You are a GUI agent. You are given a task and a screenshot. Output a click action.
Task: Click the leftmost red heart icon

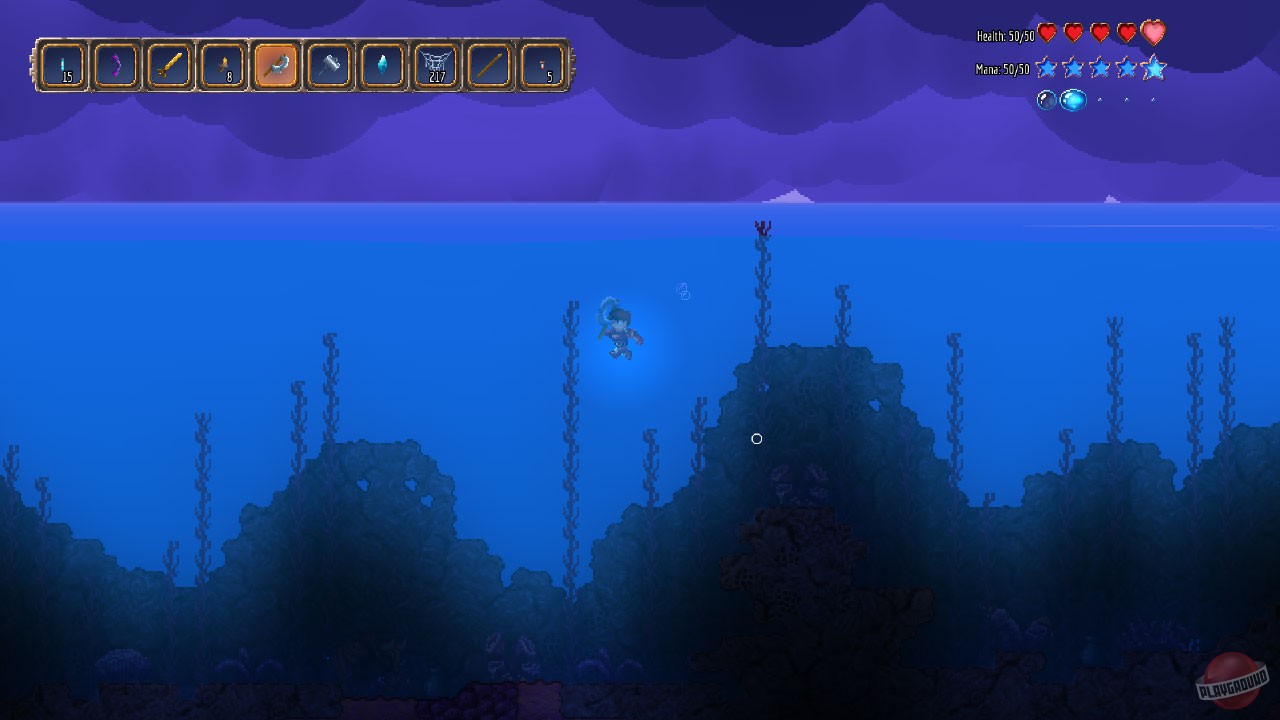[1045, 32]
